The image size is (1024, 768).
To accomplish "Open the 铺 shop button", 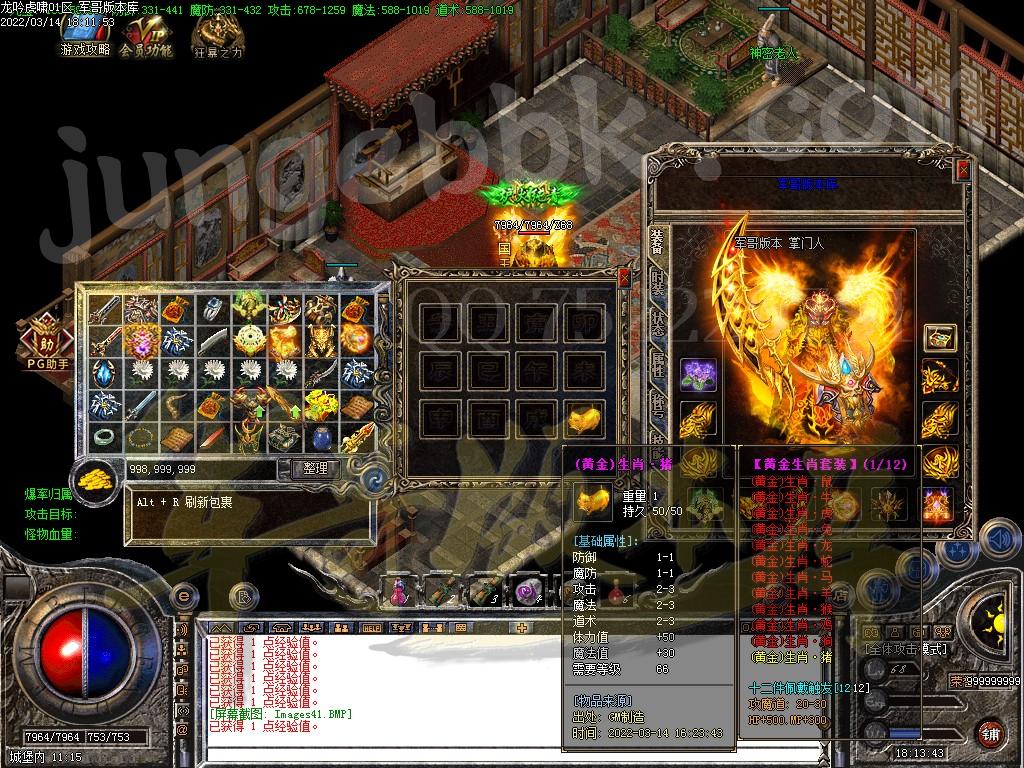I will (989, 732).
